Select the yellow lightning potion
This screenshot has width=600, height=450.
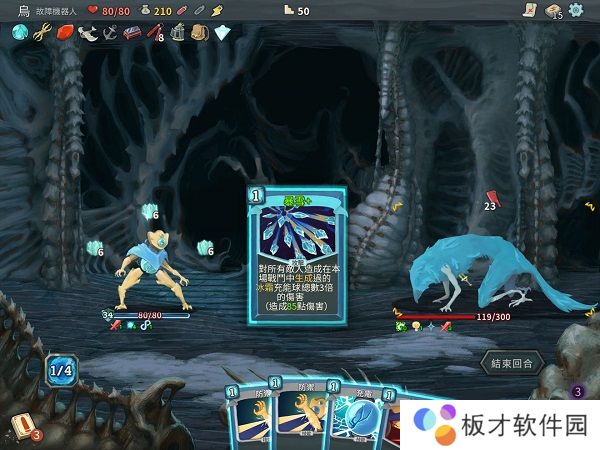click(x=218, y=10)
